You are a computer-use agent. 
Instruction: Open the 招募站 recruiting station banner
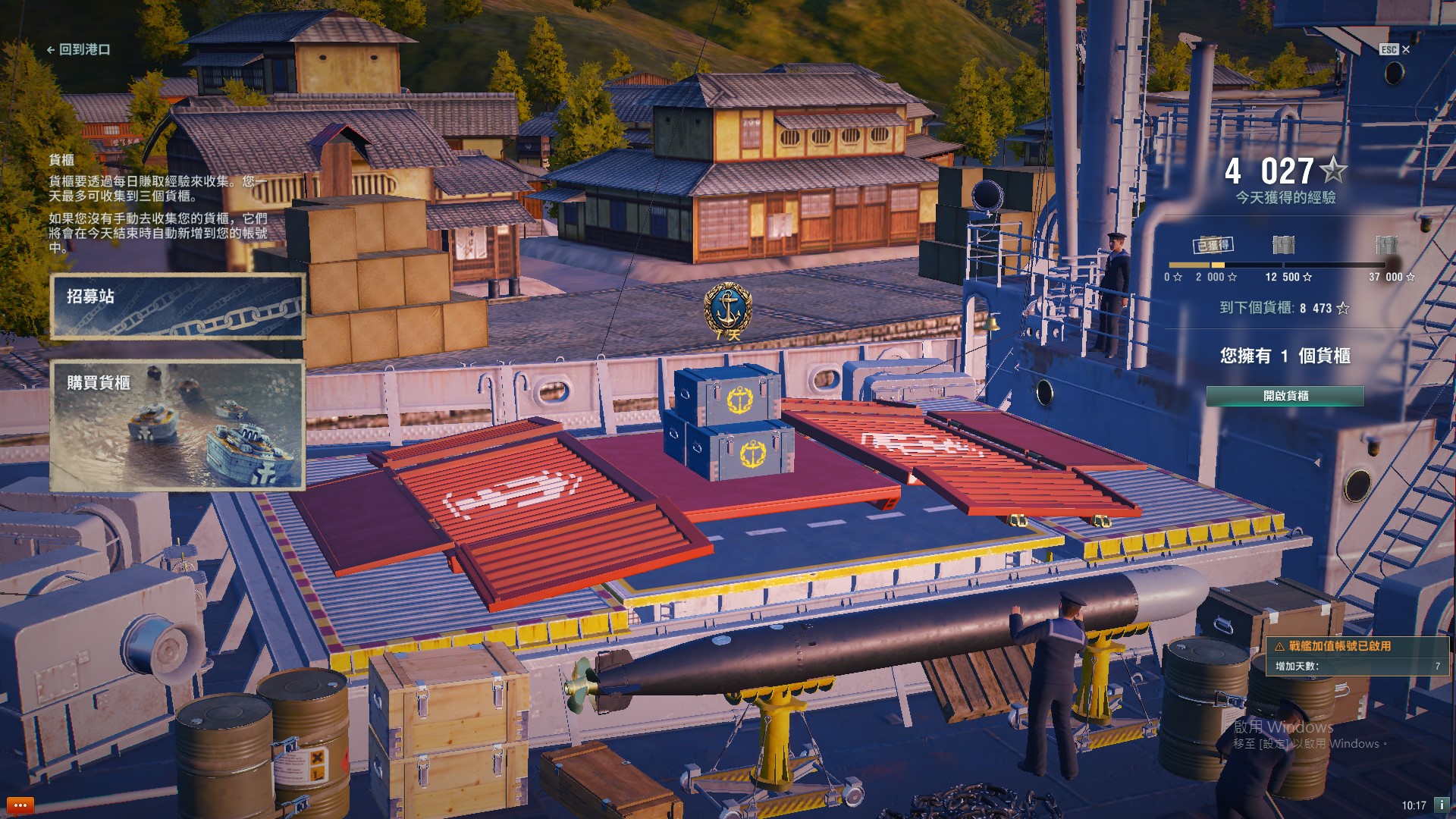click(x=177, y=306)
